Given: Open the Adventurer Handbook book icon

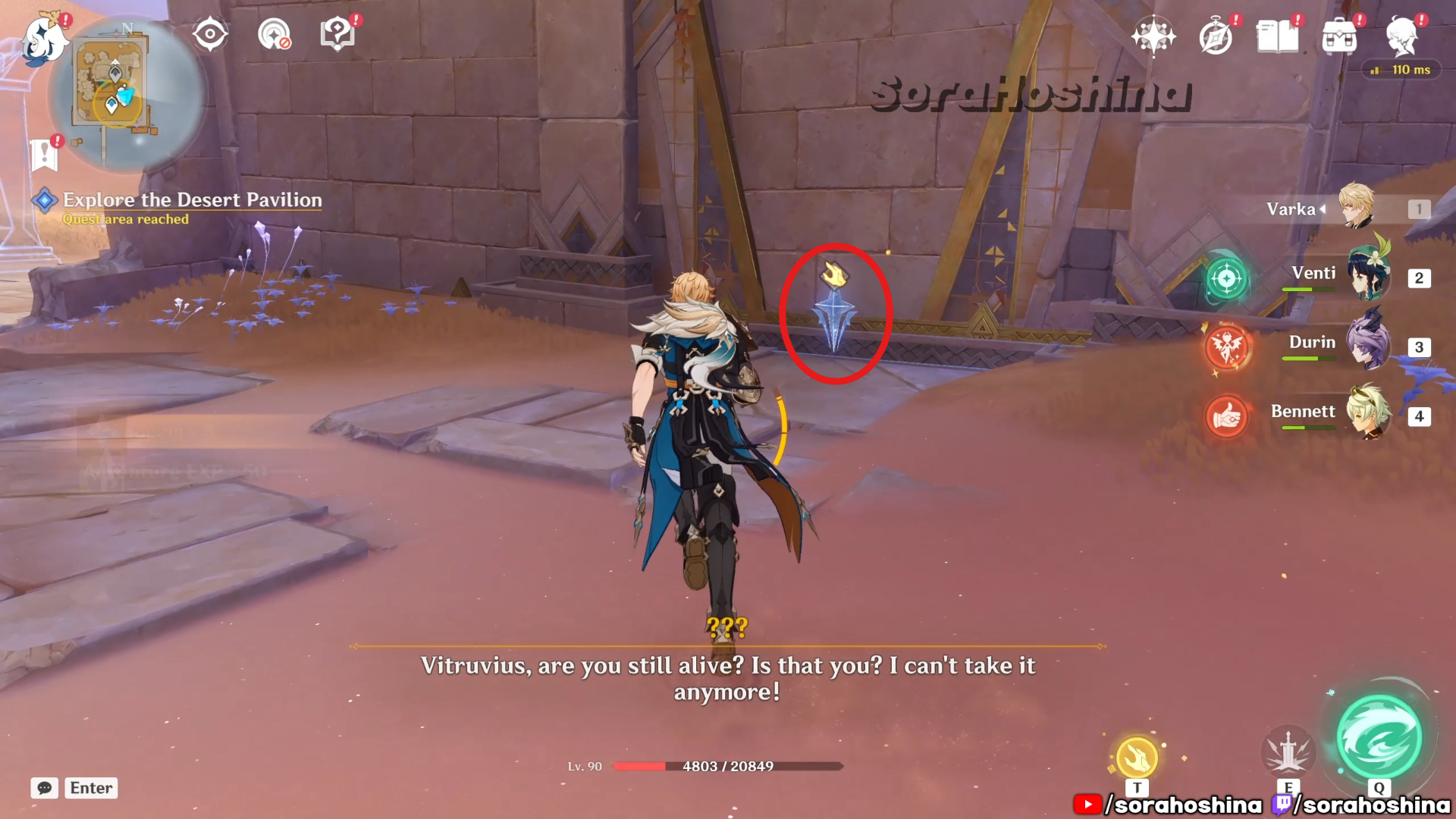Looking at the screenshot, I should (1277, 36).
